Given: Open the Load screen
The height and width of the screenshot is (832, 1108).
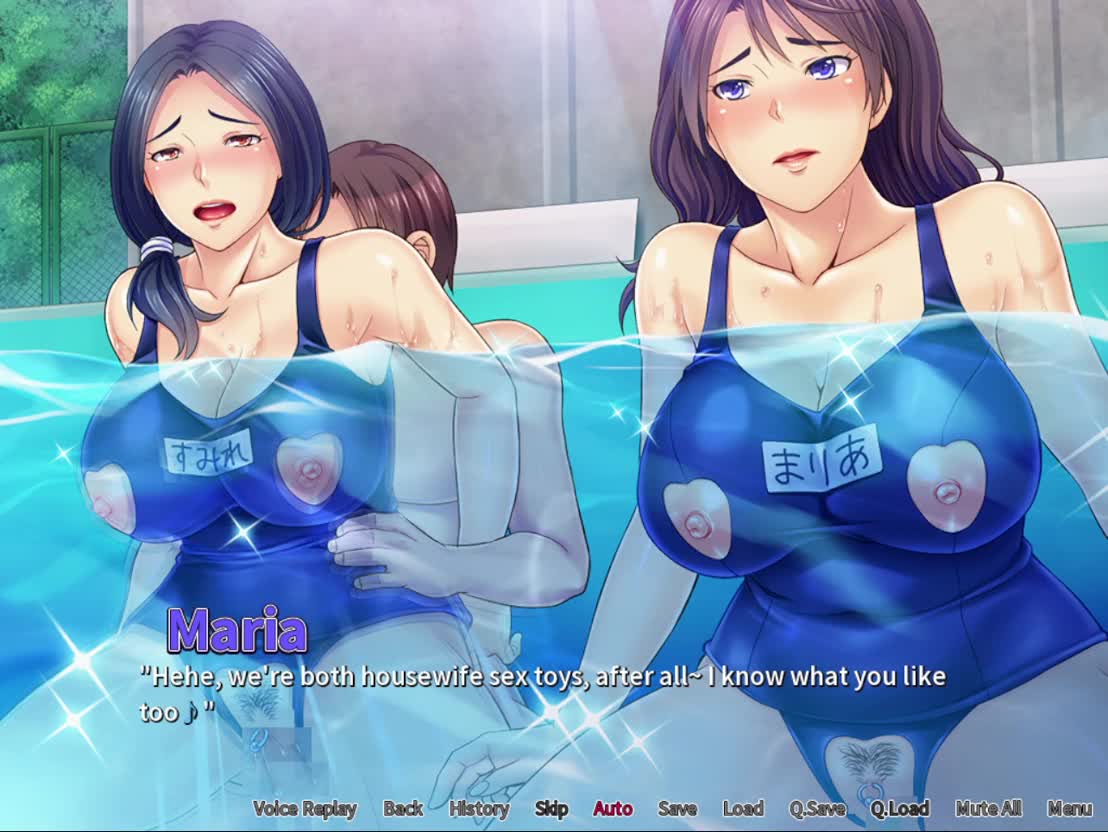Looking at the screenshot, I should pos(743,809).
